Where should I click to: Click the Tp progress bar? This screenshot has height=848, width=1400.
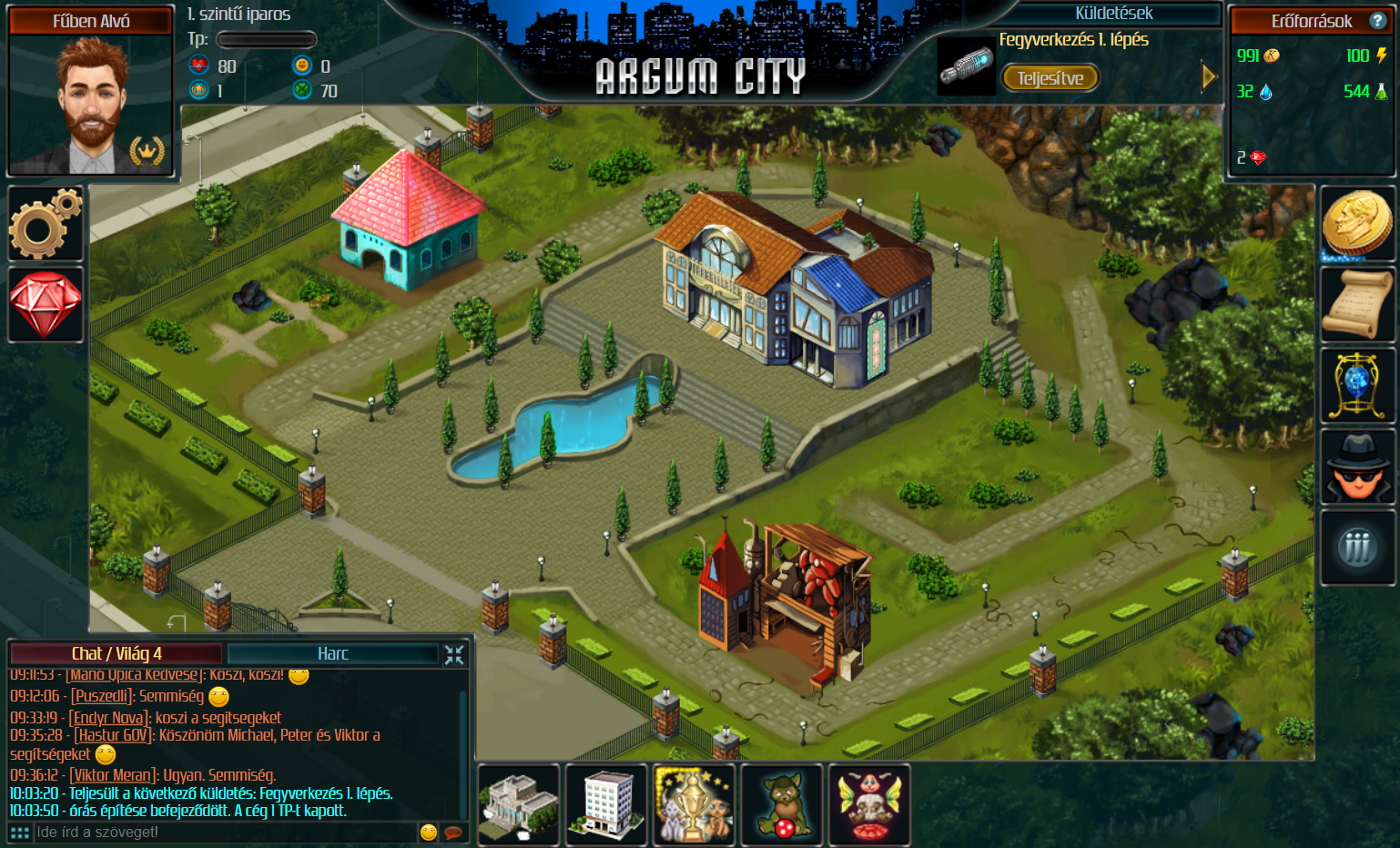point(266,39)
